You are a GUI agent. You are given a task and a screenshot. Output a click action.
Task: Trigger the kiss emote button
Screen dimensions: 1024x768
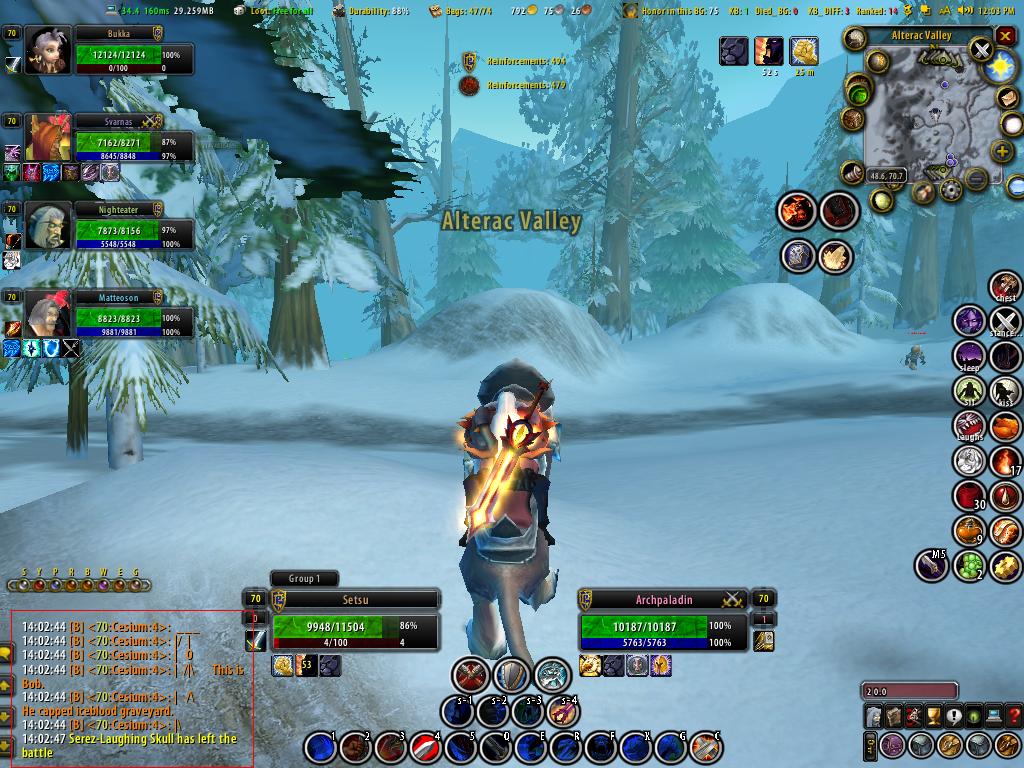pyautogui.click(x=1004, y=391)
